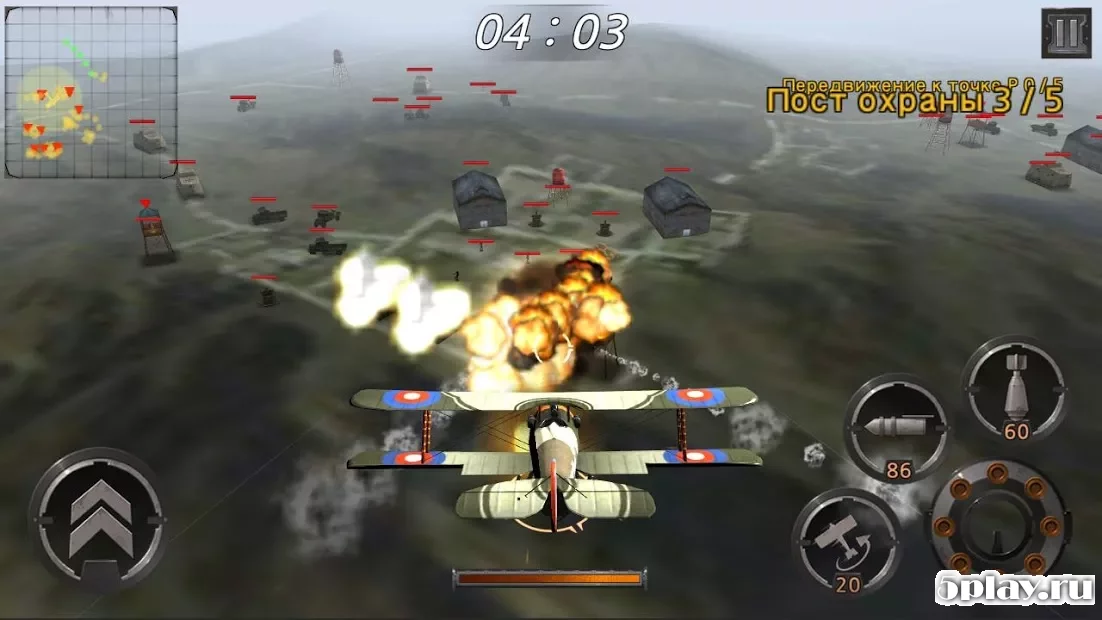
Task: Activate the plane roll maneuver button
Action: 846,541
